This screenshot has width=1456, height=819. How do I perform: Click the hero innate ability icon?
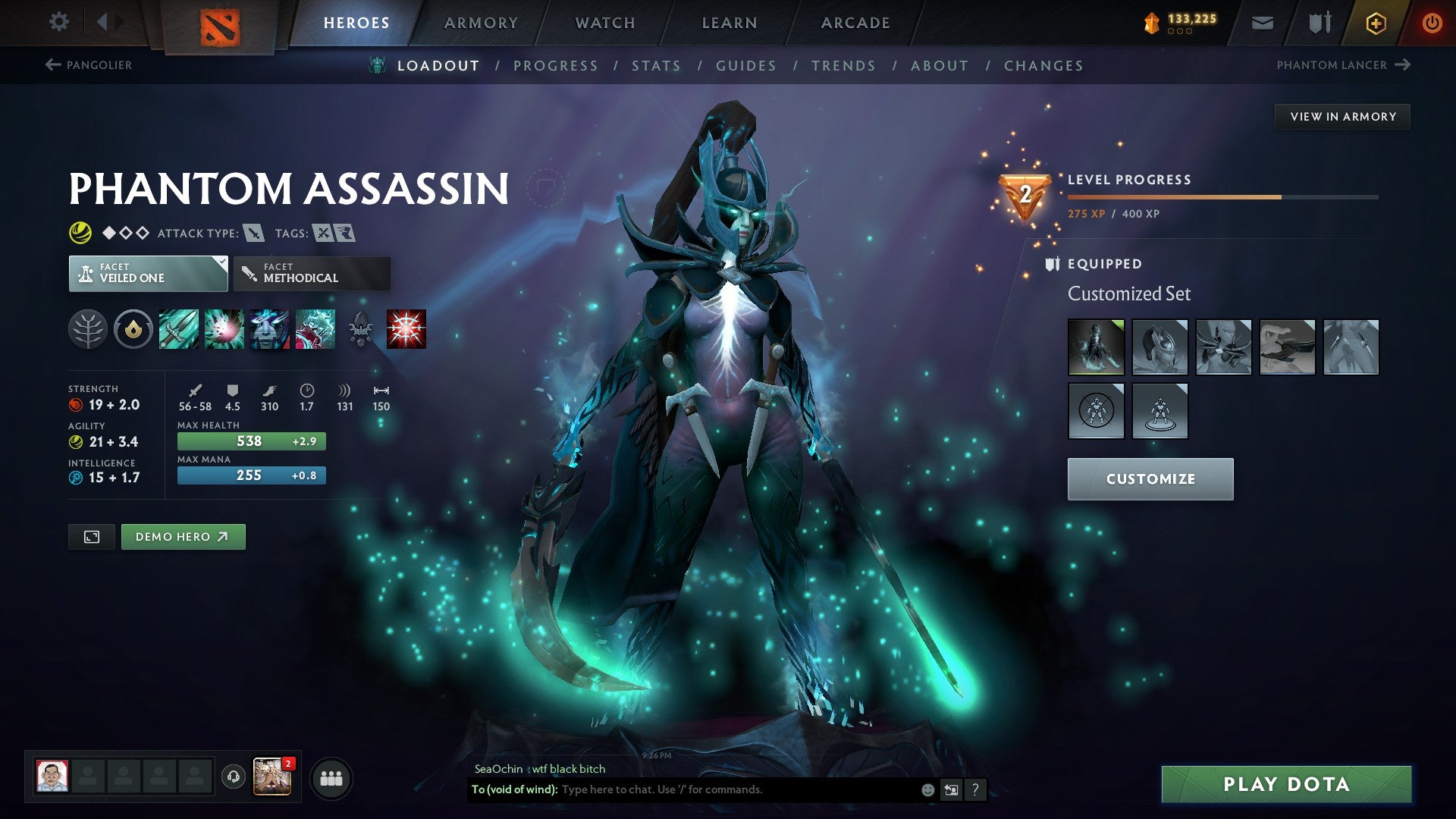[x=133, y=329]
